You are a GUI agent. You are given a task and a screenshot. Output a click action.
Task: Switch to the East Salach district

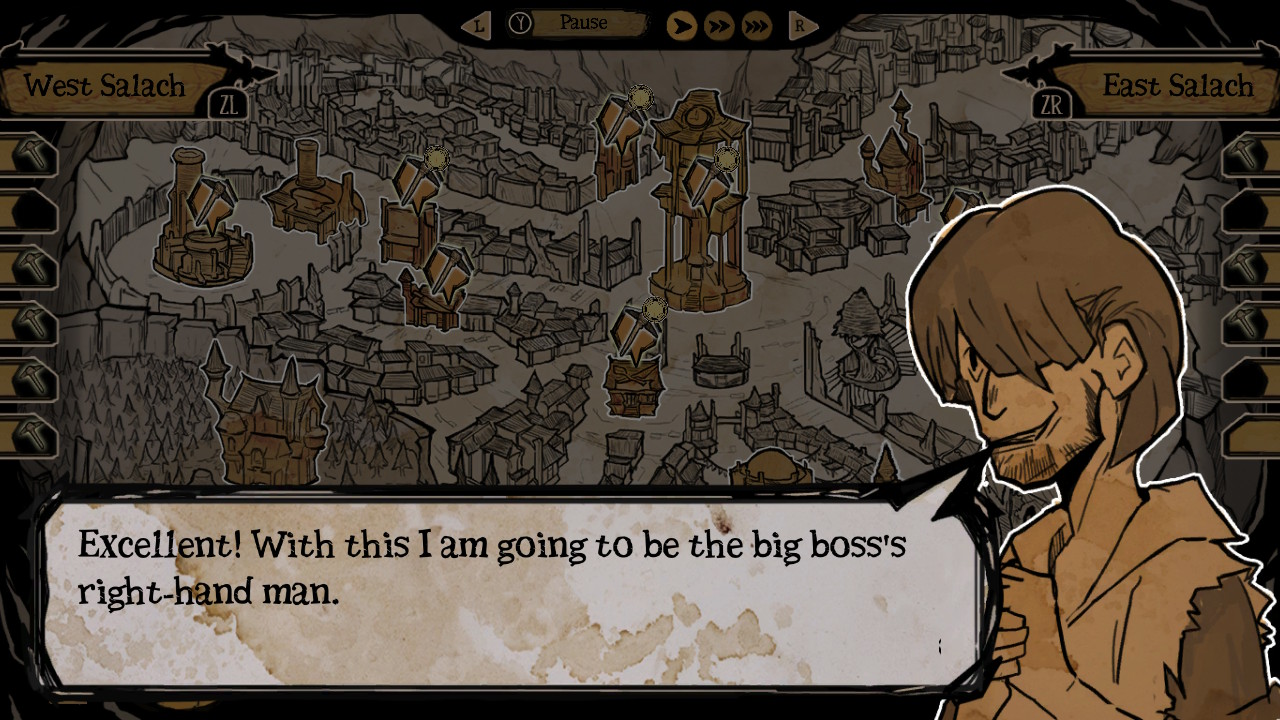click(1176, 86)
